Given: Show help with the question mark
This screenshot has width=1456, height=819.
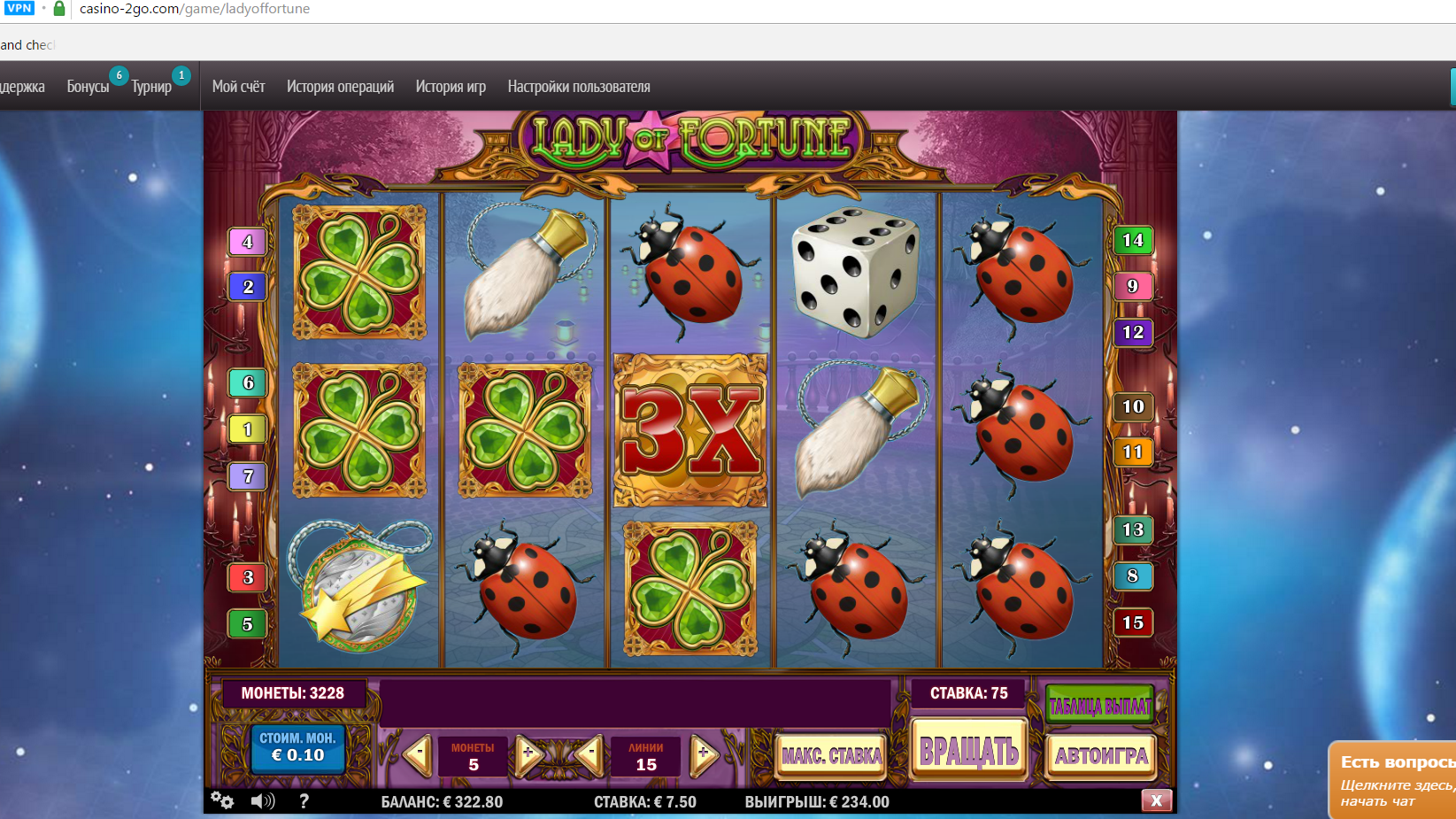Looking at the screenshot, I should (x=304, y=801).
